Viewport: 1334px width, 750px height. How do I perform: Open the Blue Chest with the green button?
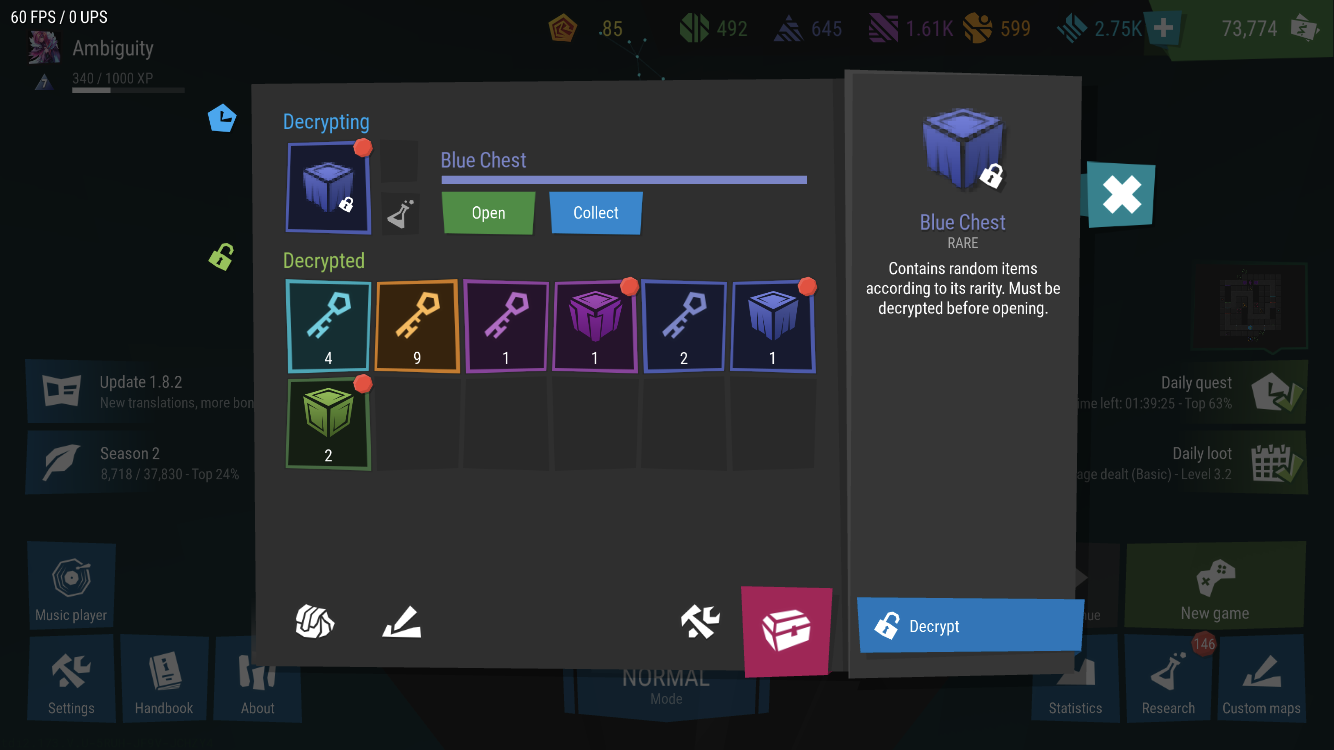coord(488,213)
